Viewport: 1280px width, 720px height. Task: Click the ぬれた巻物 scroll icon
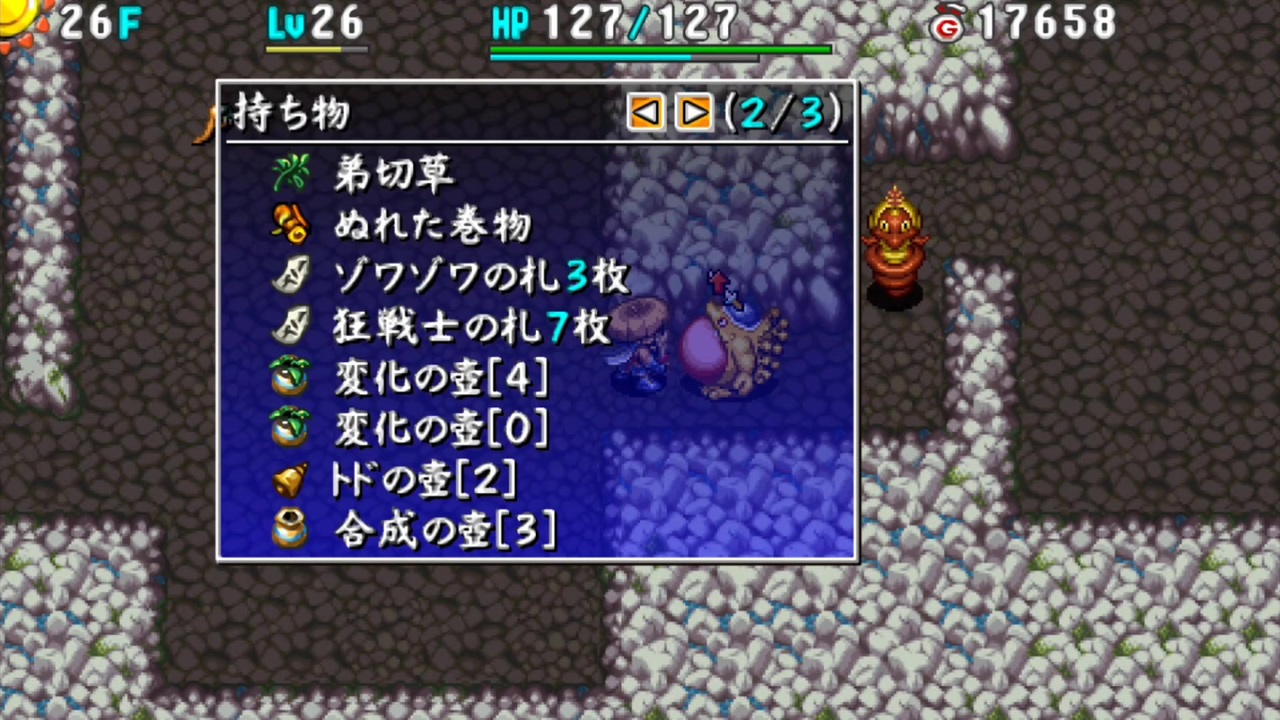click(x=290, y=225)
